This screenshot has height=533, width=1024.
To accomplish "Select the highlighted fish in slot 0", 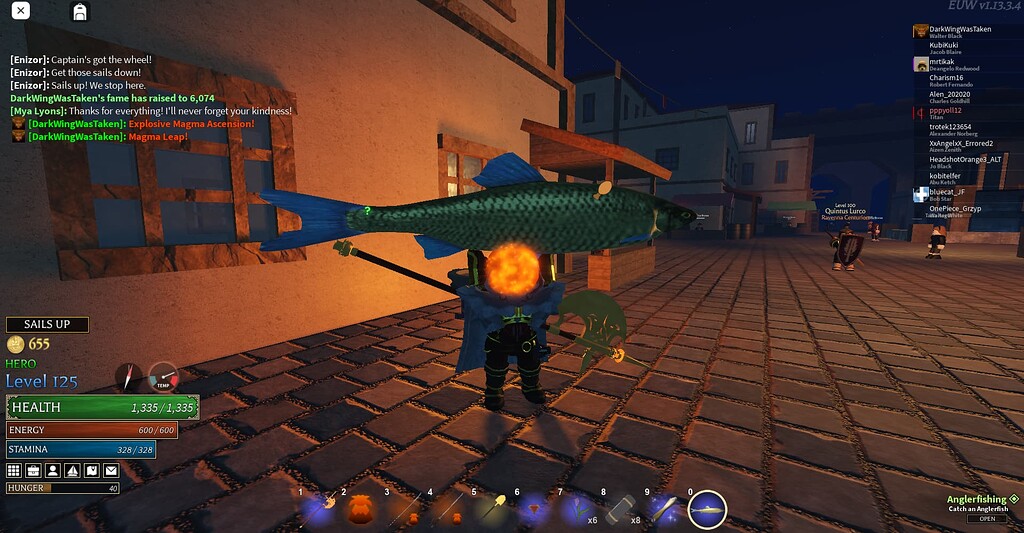I will pos(708,509).
